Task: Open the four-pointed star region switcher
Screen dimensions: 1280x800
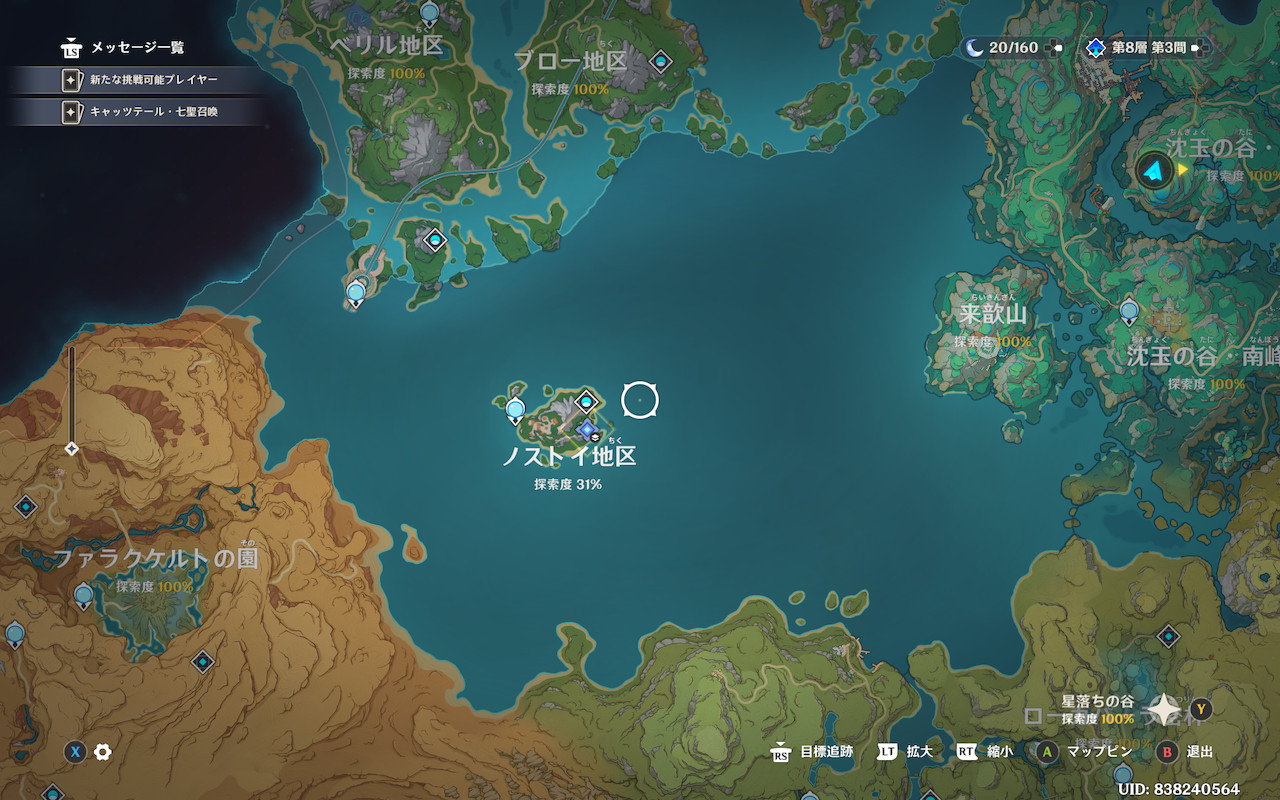Action: [x=1165, y=710]
